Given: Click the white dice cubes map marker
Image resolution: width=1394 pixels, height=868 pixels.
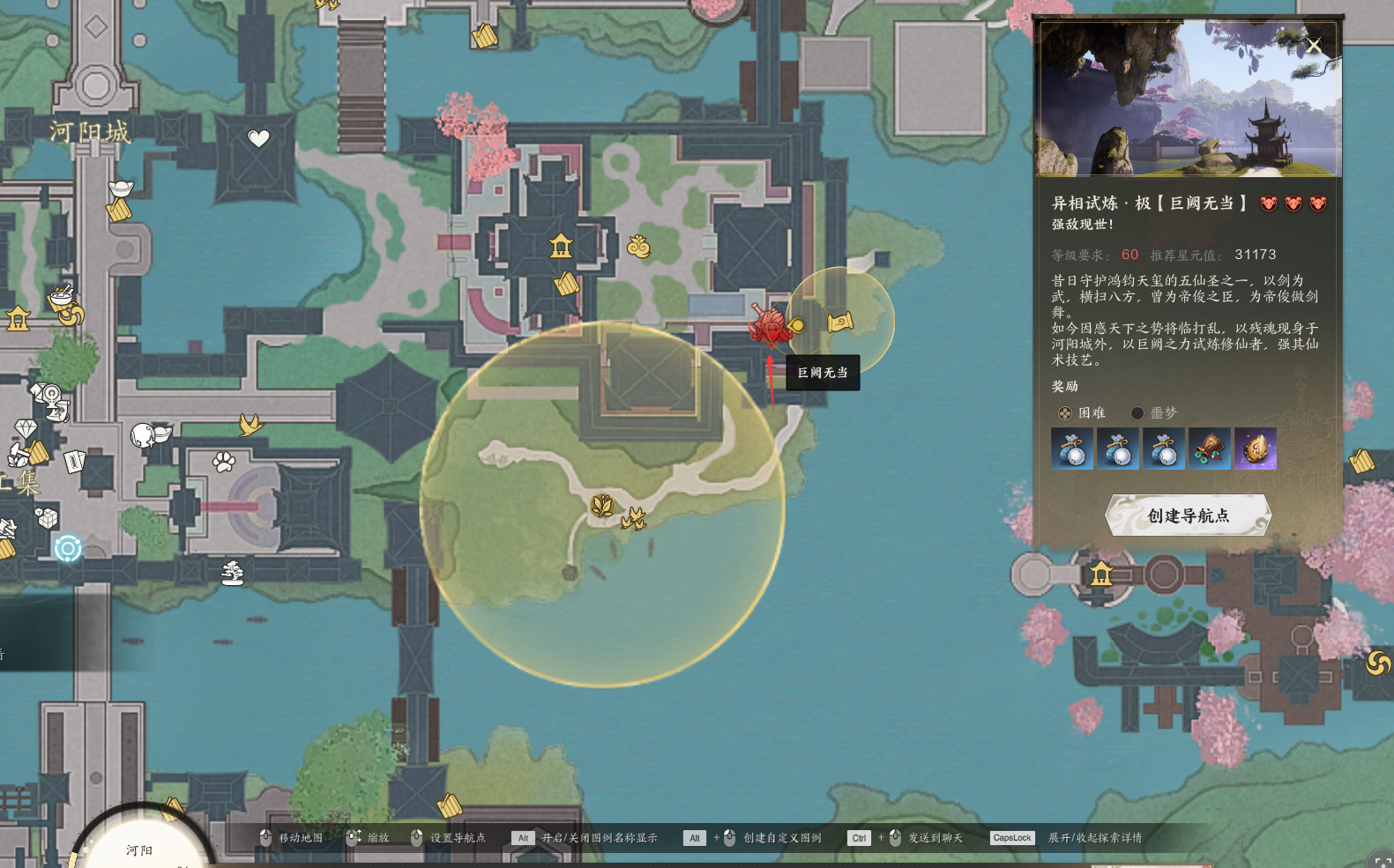Looking at the screenshot, I should (x=46, y=518).
